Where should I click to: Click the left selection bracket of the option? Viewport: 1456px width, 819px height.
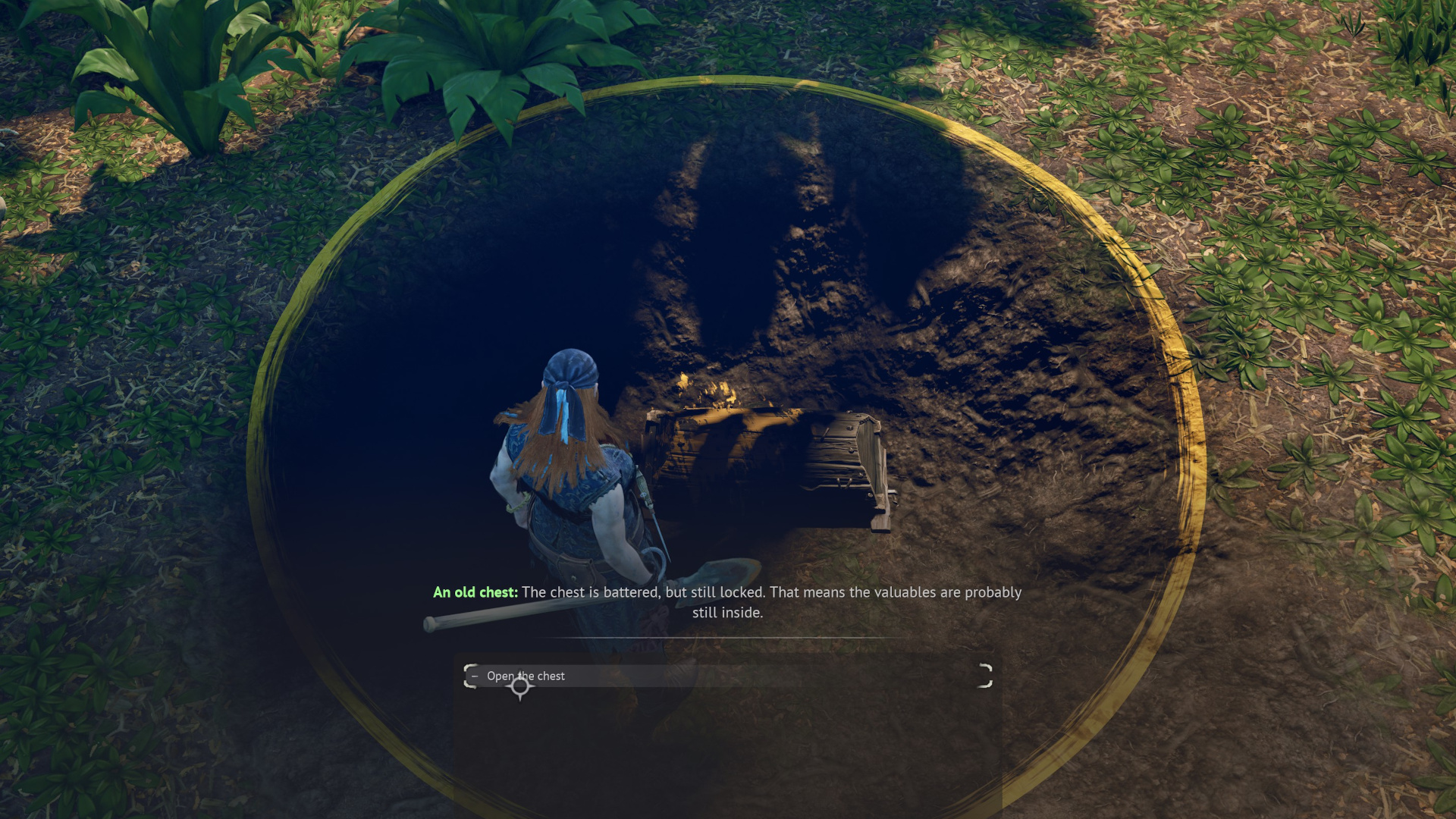pyautogui.click(x=469, y=675)
